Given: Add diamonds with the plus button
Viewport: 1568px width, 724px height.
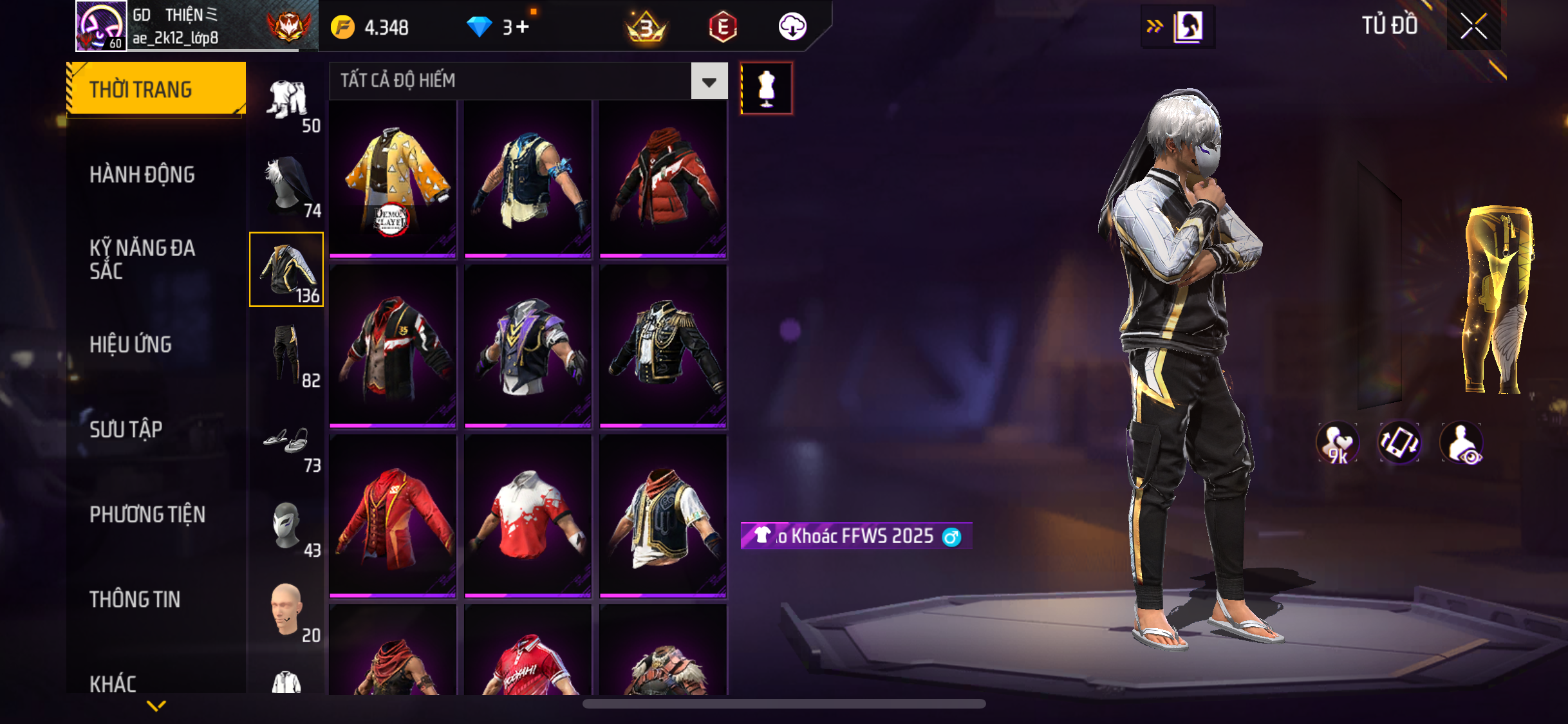Looking at the screenshot, I should [x=522, y=27].
